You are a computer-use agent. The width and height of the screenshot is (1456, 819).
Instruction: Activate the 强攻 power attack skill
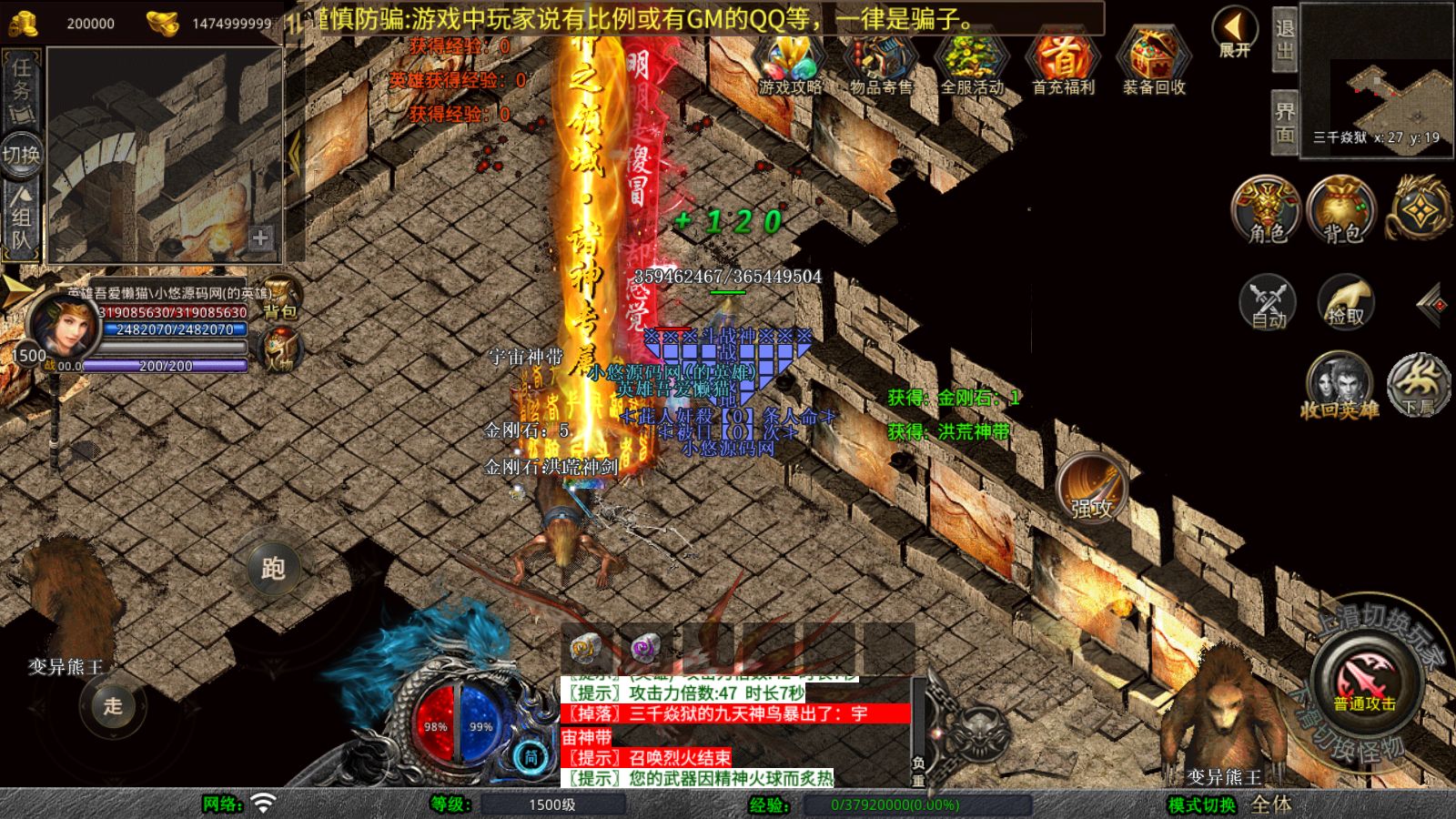(1091, 489)
